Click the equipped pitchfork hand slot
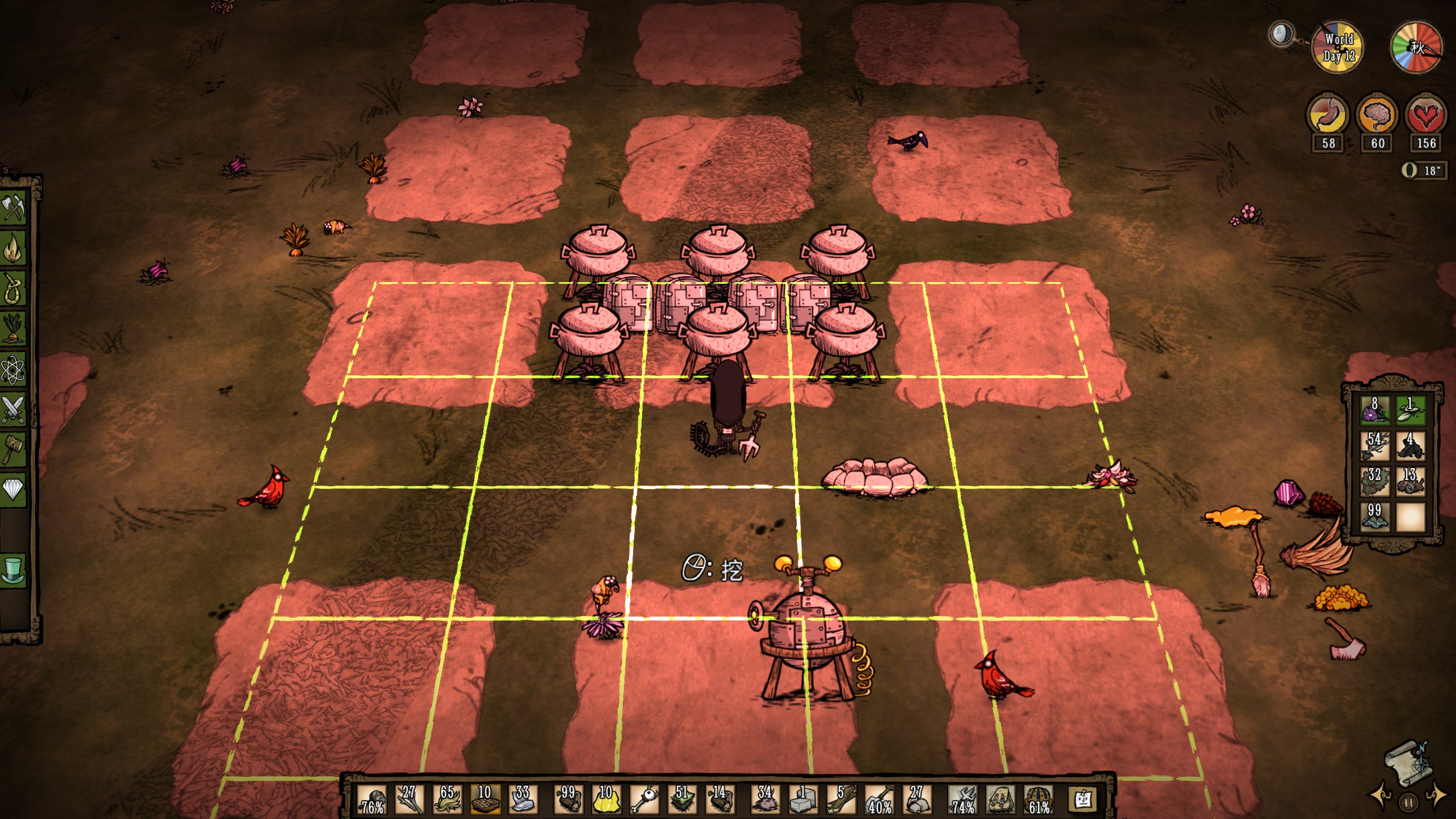The height and width of the screenshot is (819, 1456). click(x=963, y=800)
